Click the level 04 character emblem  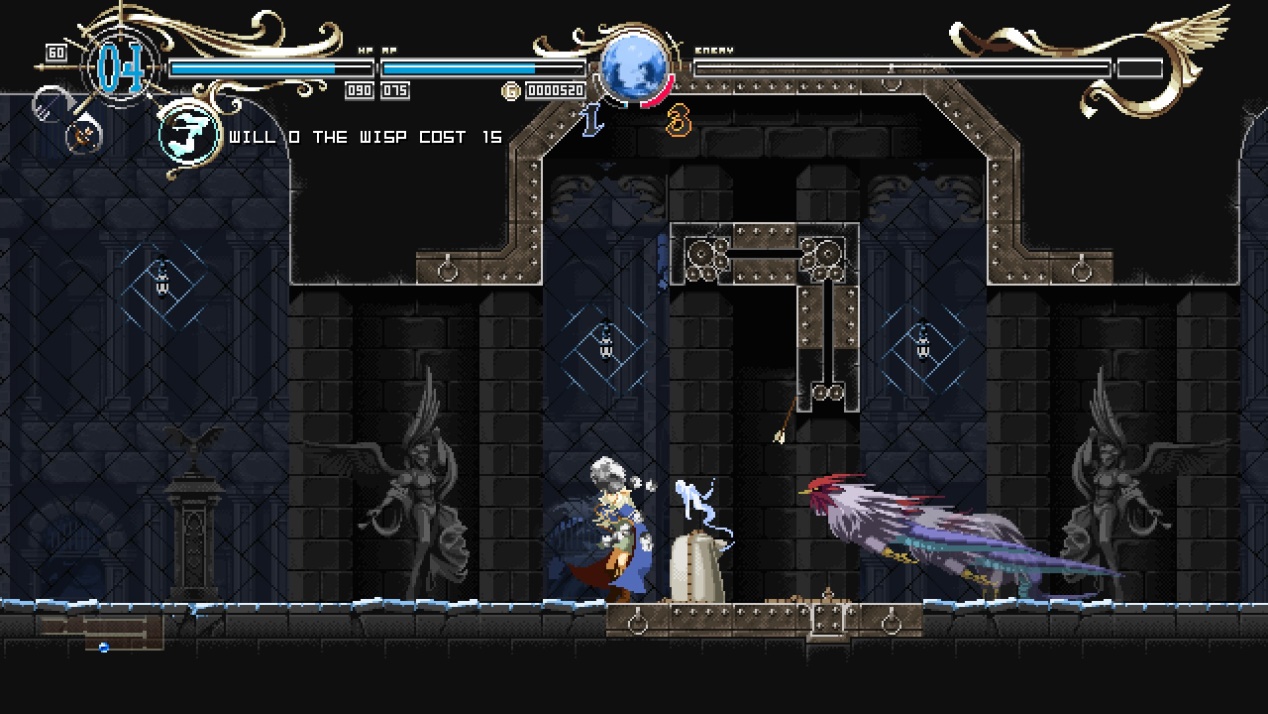click(123, 67)
